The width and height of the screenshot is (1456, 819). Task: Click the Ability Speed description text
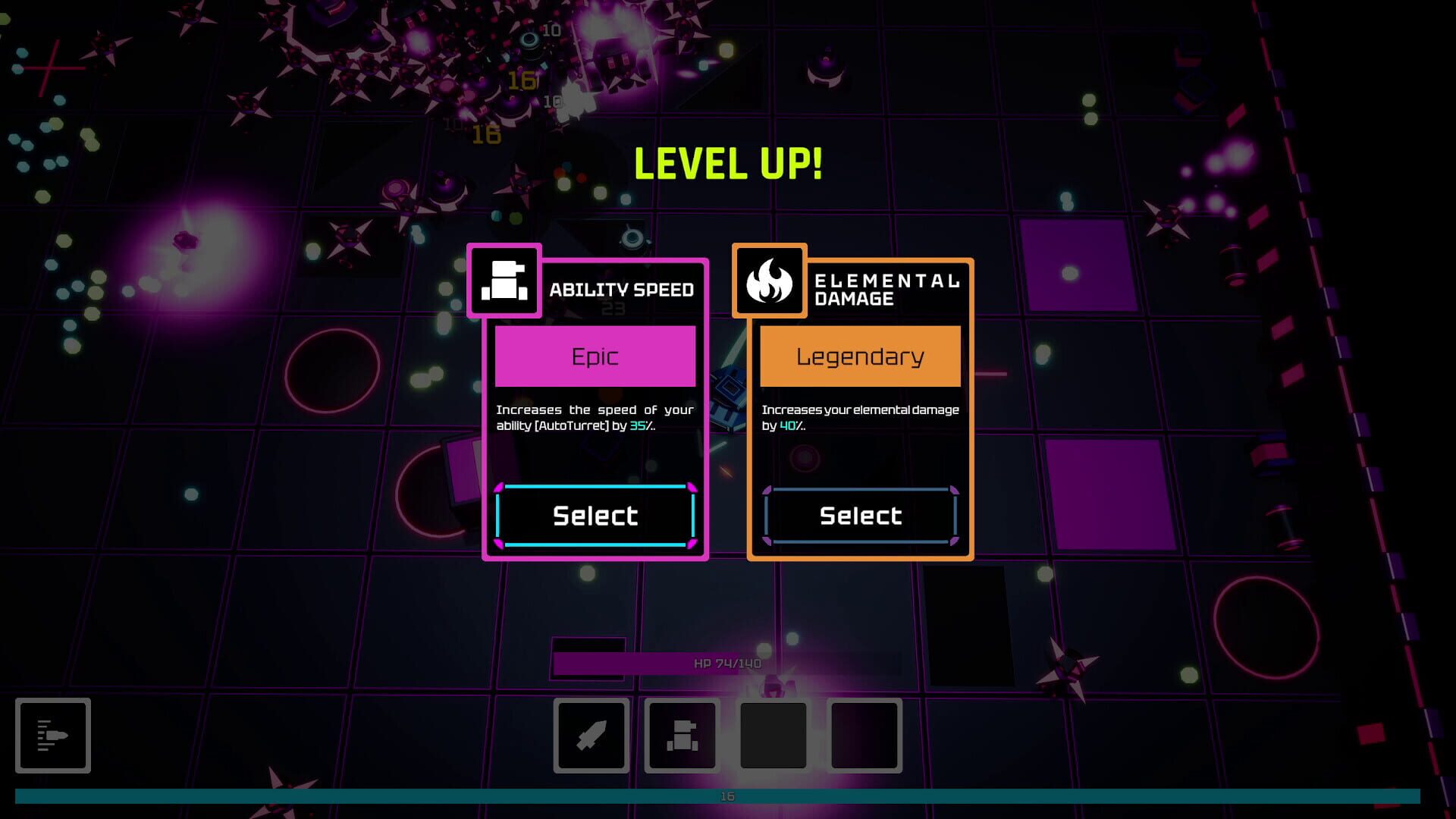tap(595, 419)
